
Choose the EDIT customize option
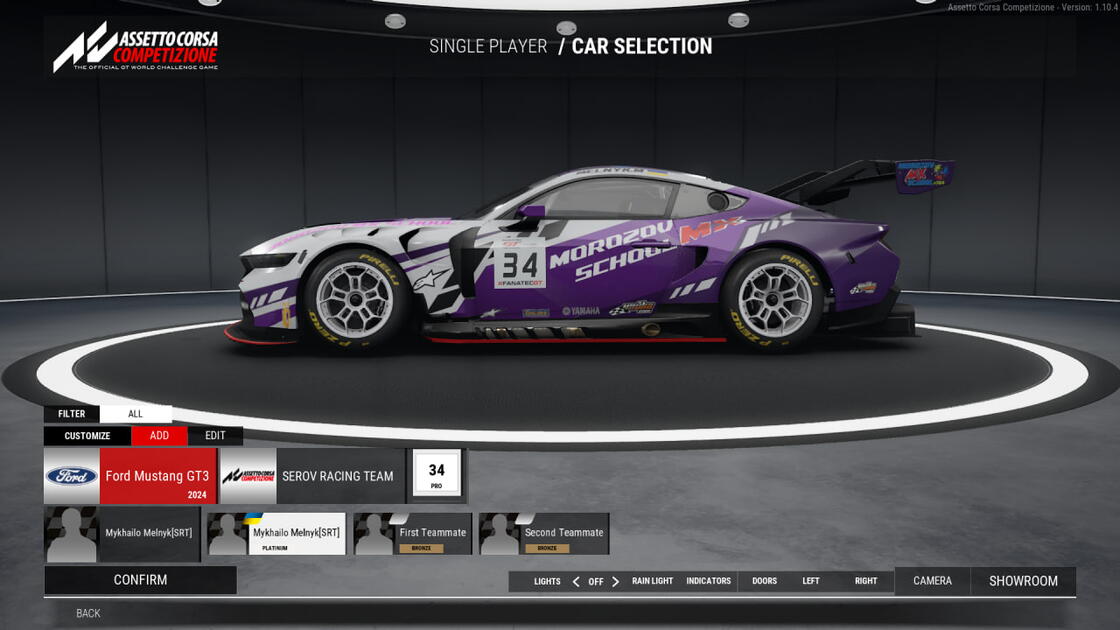tap(215, 436)
